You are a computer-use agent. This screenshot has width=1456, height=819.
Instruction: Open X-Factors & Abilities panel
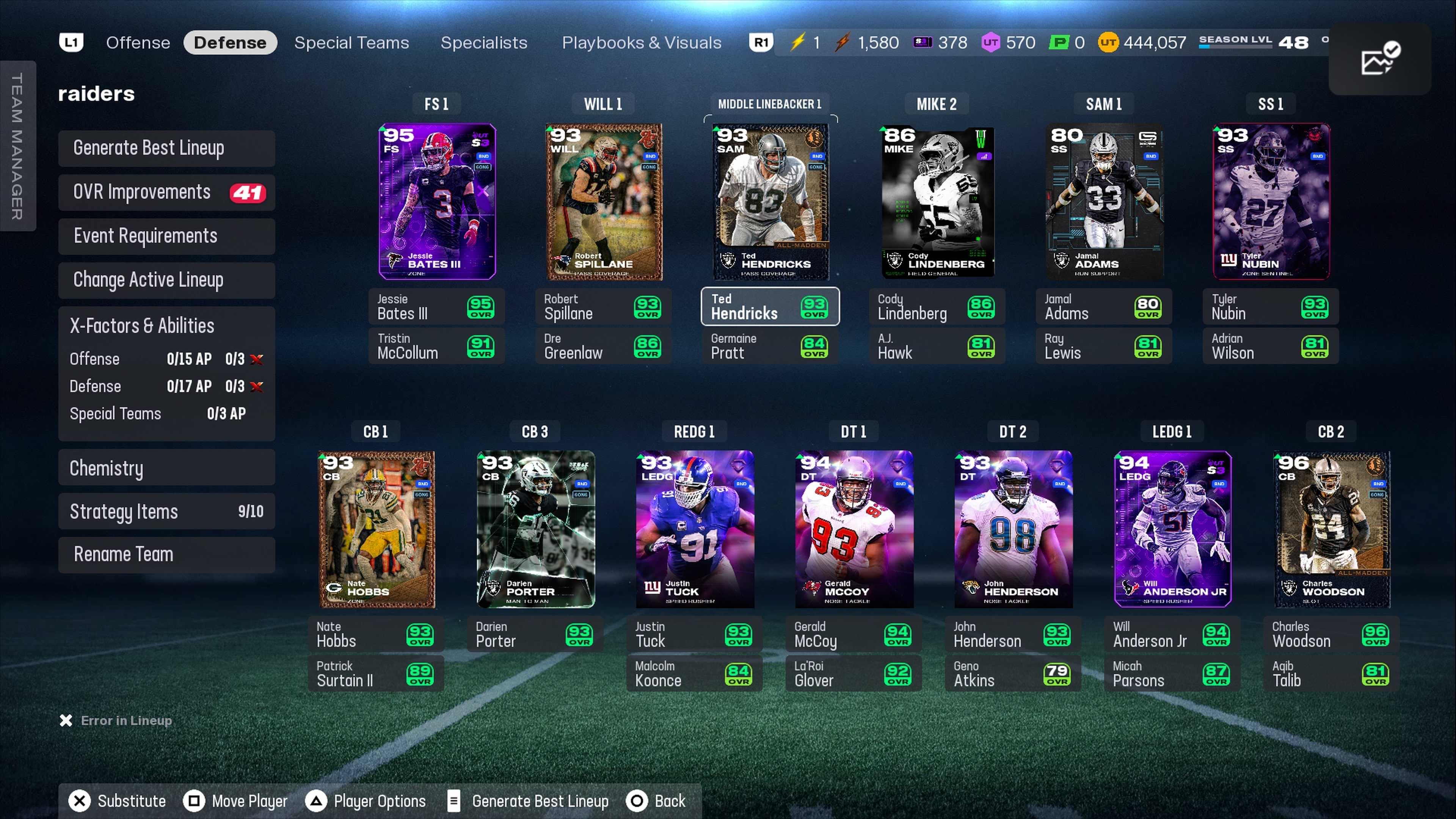(x=166, y=326)
